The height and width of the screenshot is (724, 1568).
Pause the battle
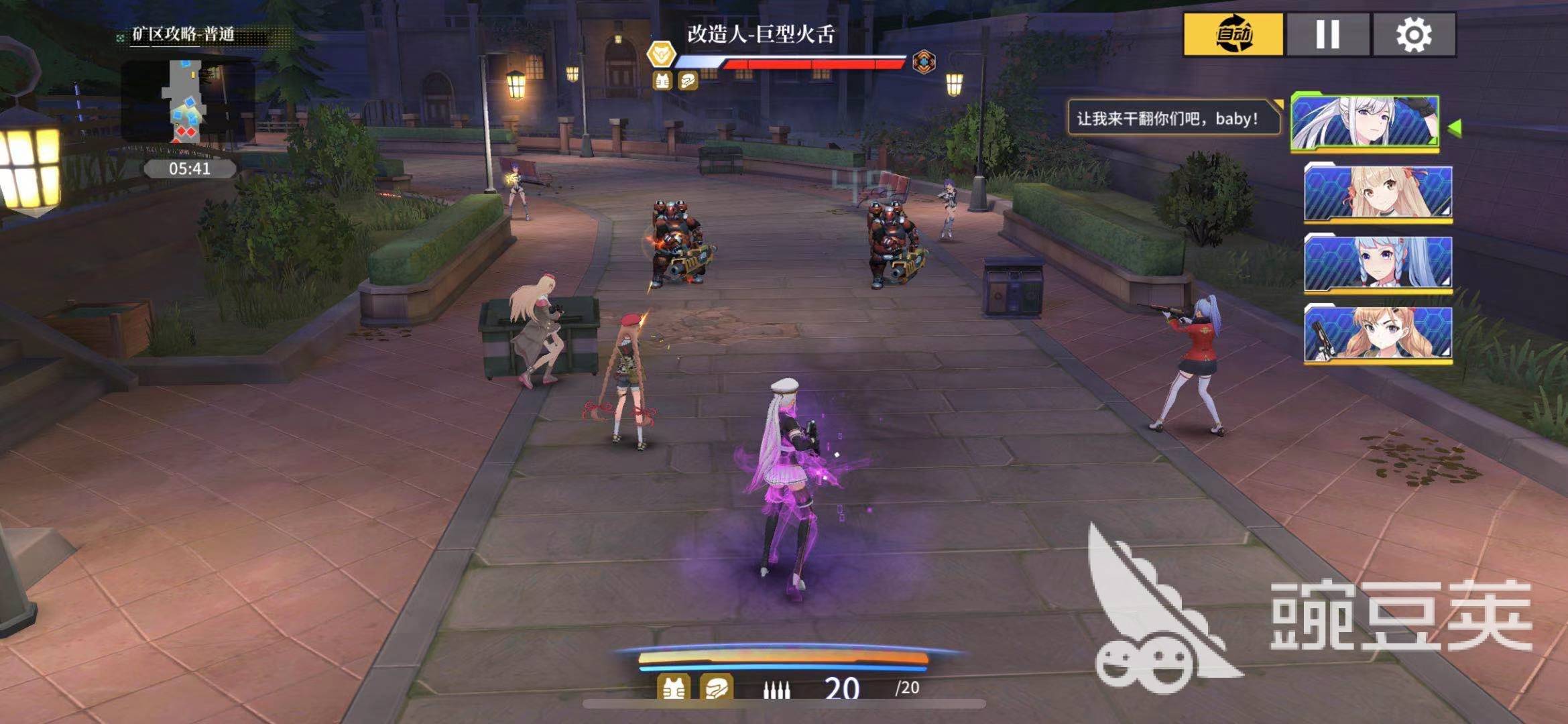[x=1327, y=34]
